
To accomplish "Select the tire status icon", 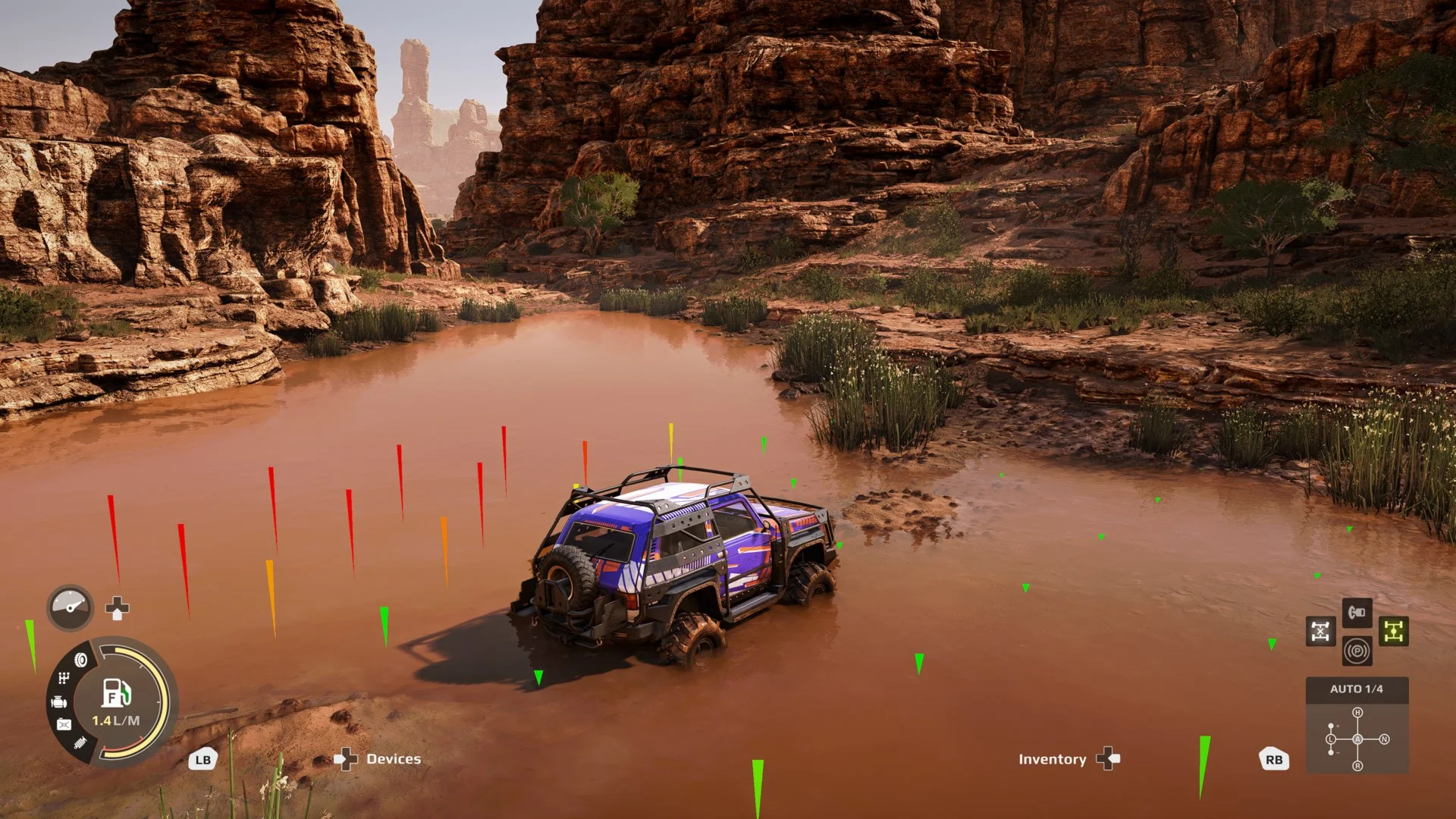I will [x=81, y=660].
